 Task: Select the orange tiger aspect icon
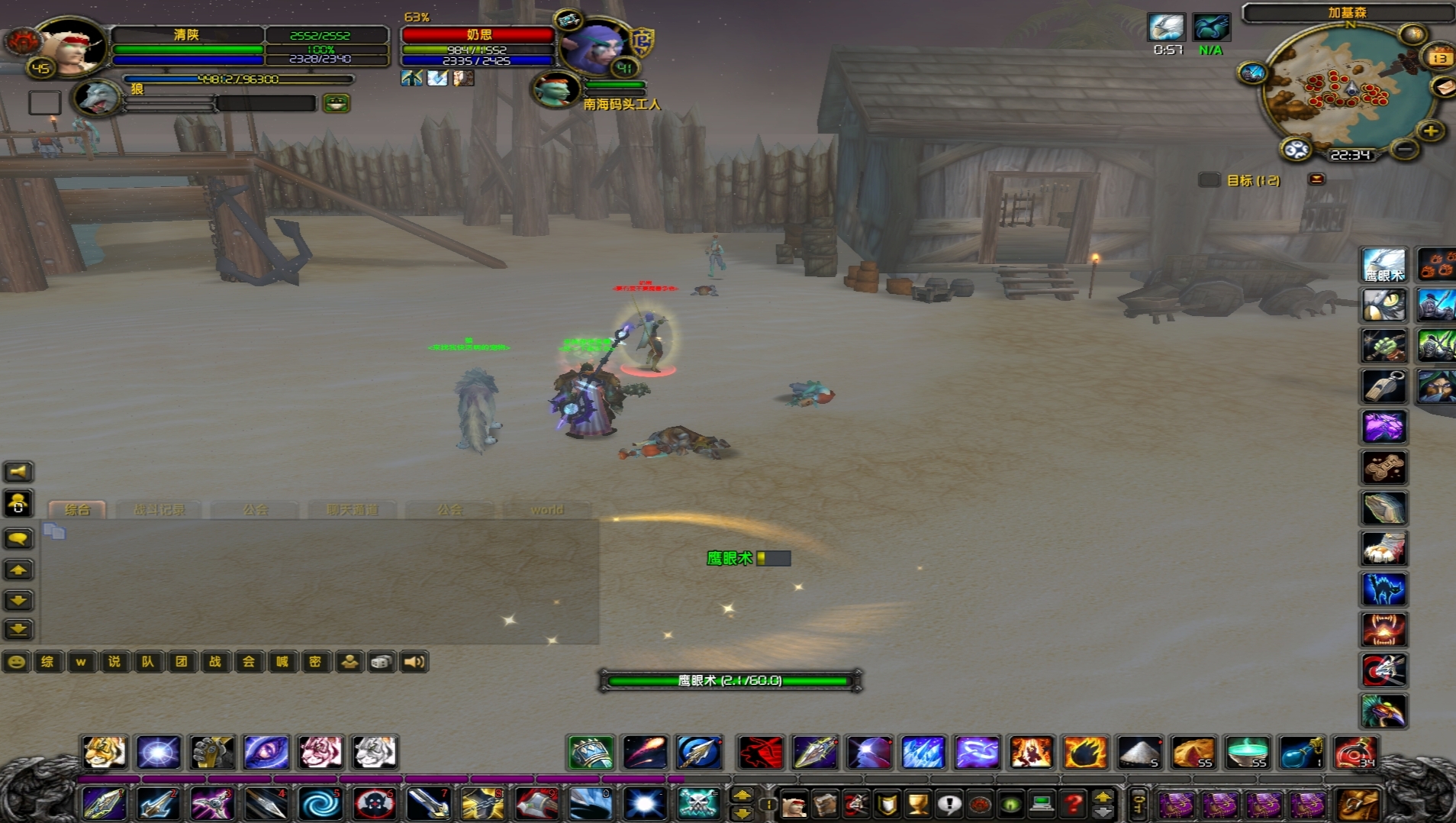105,753
